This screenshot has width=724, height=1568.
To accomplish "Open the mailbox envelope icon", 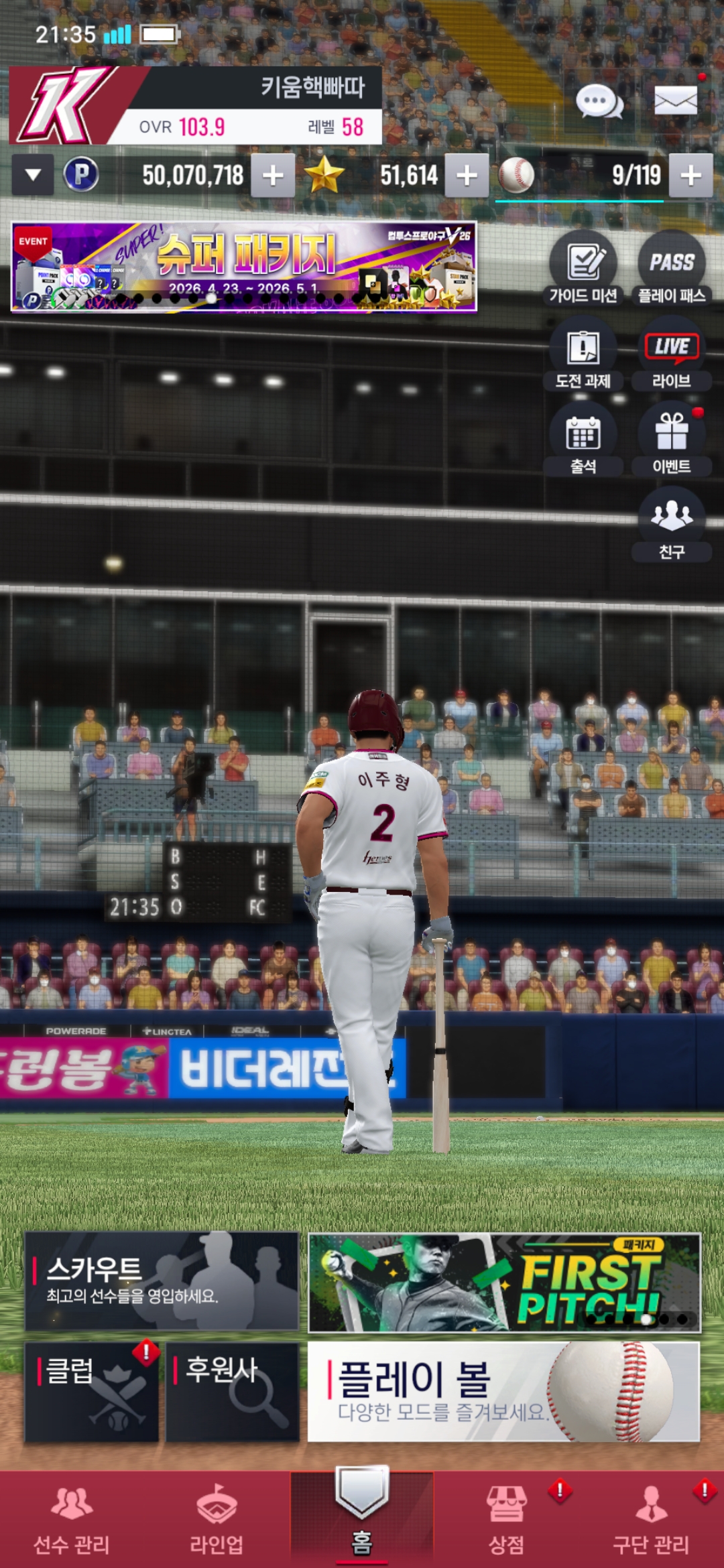I will [675, 102].
